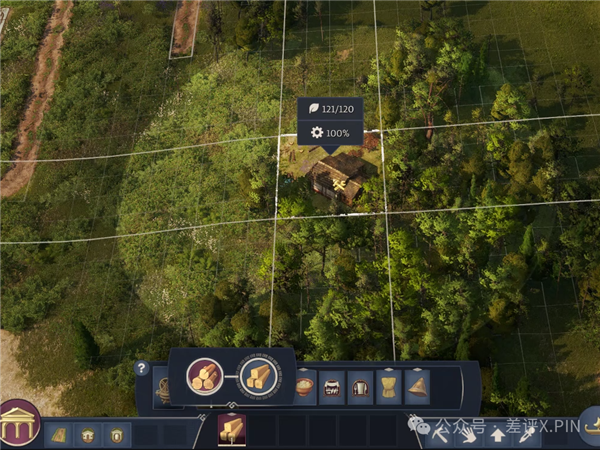
Task: Use the hand move tool
Action: pos(469,435)
